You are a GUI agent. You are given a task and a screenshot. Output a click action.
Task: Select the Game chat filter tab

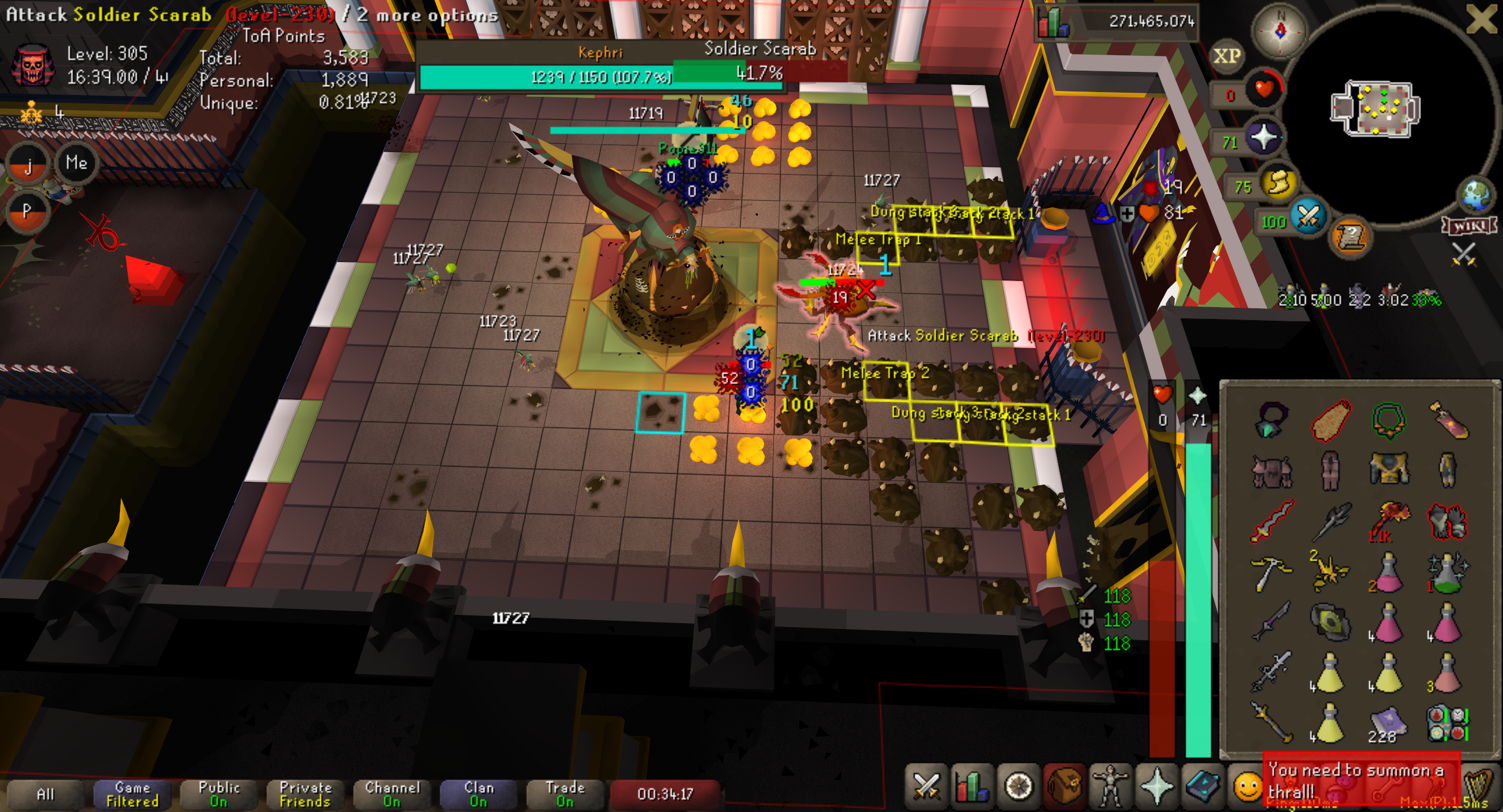132,794
